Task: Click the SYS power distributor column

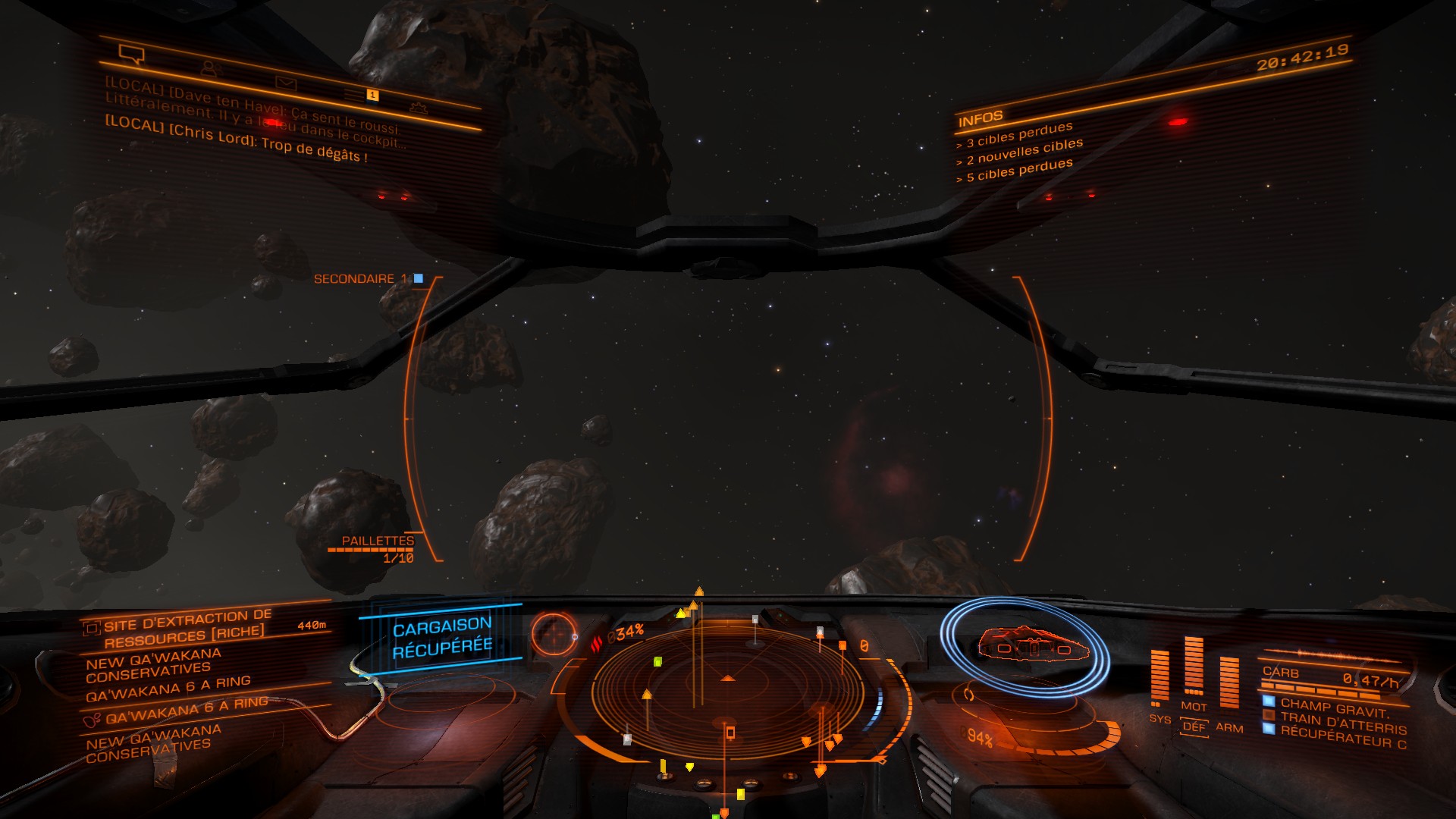Action: (1160, 679)
